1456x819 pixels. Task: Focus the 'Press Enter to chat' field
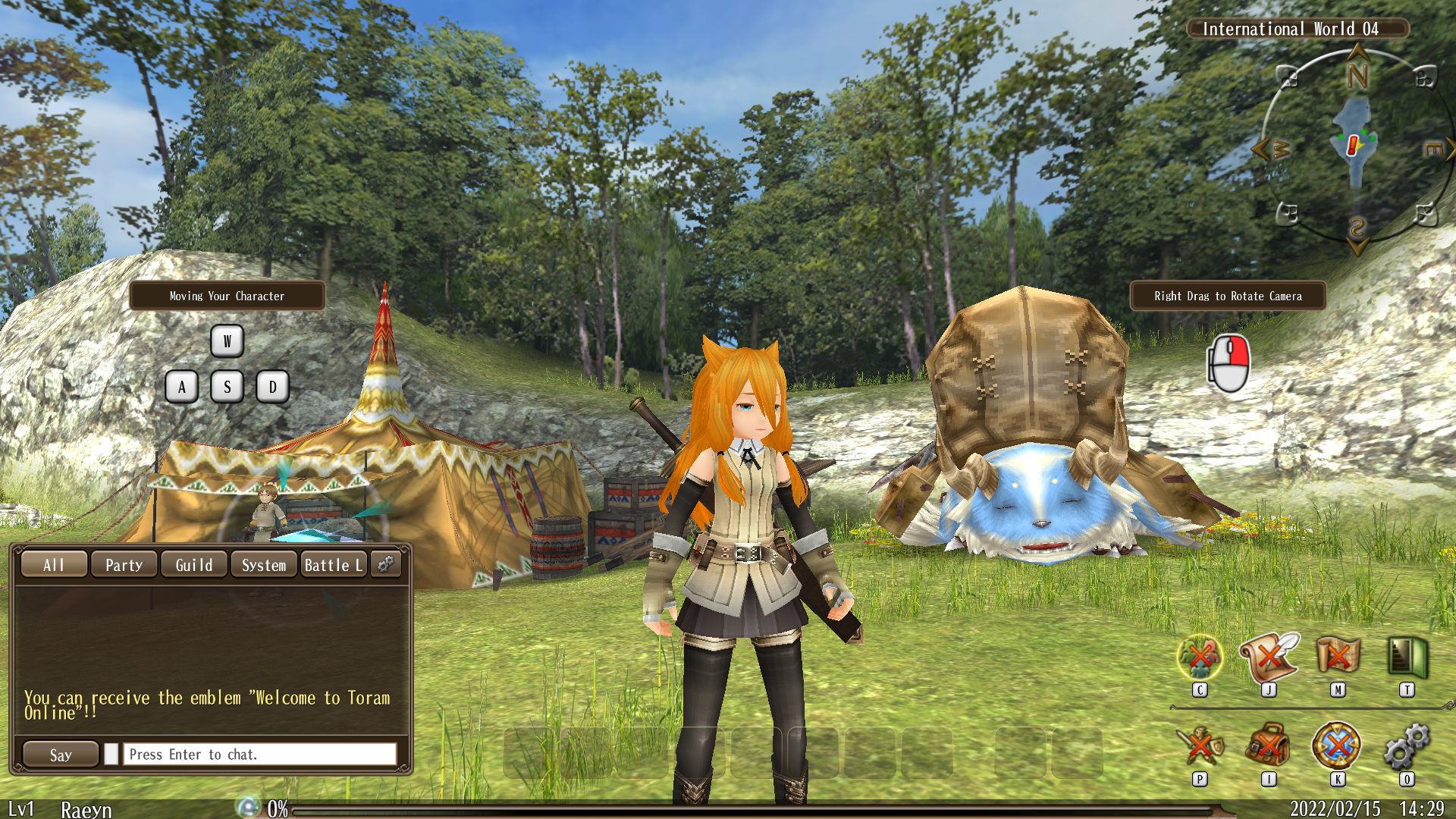259,755
